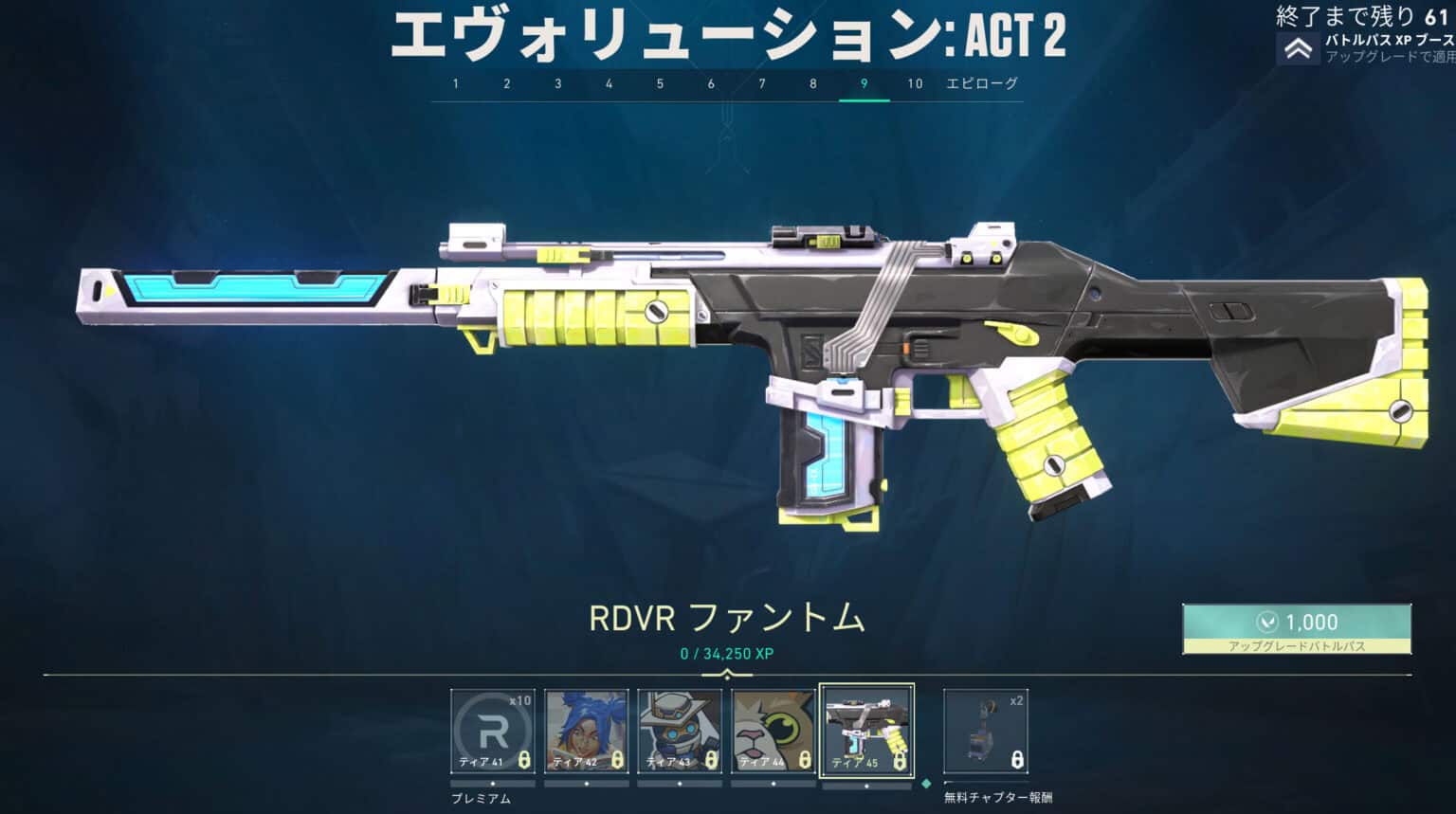Click the lock icon on tier 45
1456x814 pixels.
click(x=899, y=762)
